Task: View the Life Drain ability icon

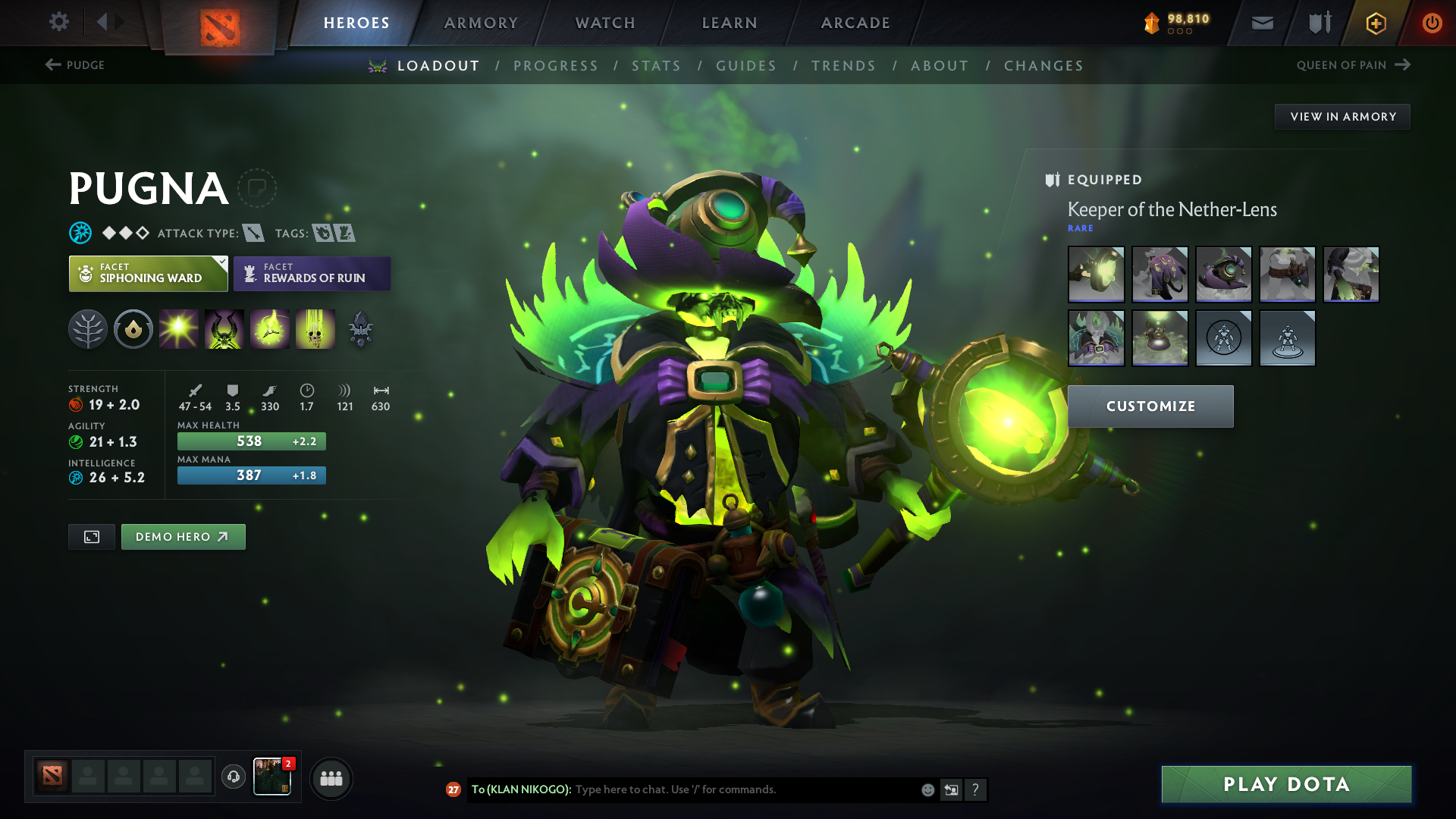Action: tap(315, 328)
